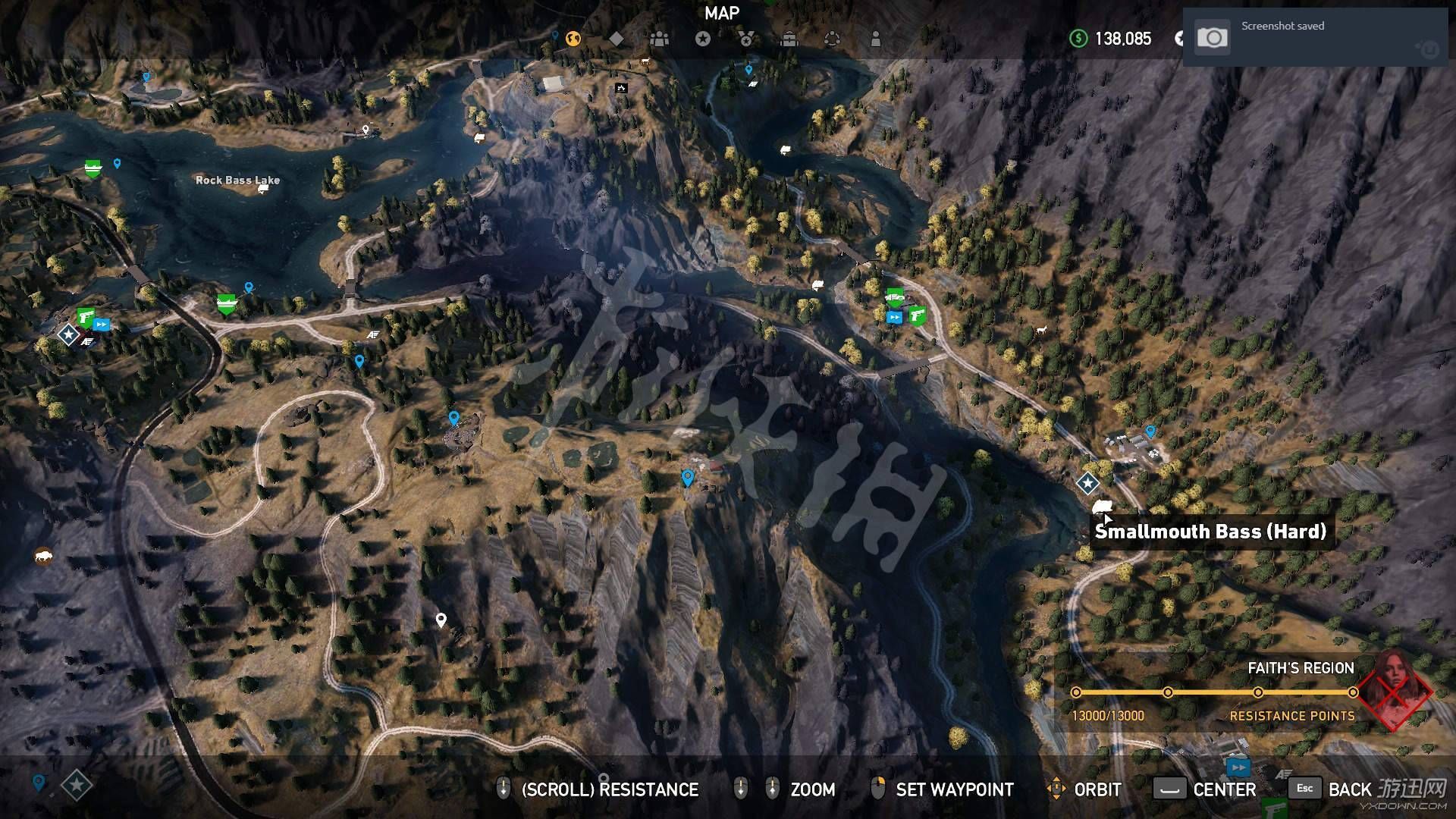Select the globe world map tab
Screen dimensions: 1456x819
click(x=573, y=39)
